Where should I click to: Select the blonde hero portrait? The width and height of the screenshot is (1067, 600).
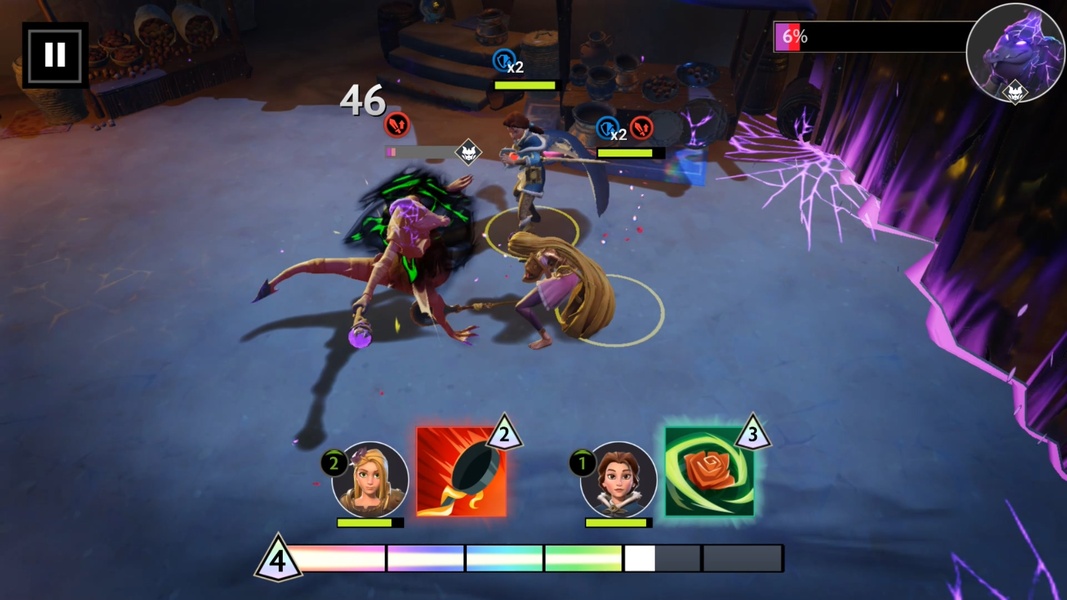point(371,480)
